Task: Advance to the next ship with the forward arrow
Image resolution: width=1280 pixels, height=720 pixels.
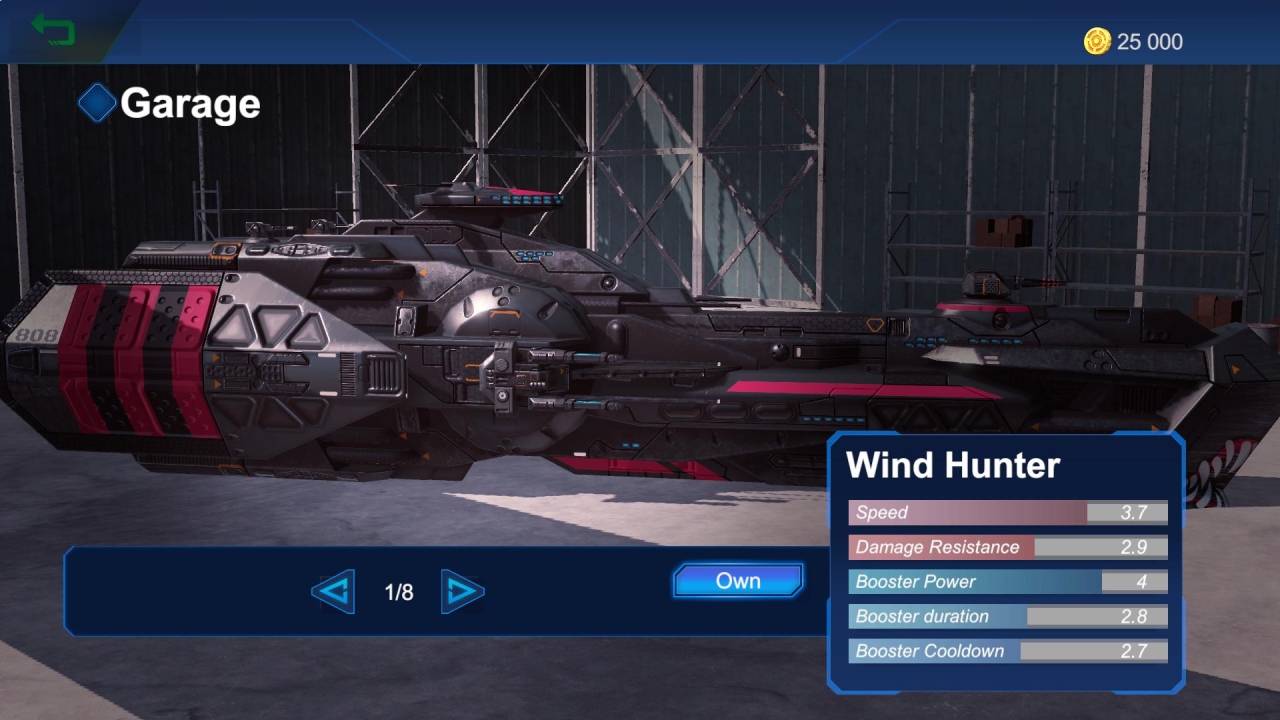Action: (x=463, y=592)
